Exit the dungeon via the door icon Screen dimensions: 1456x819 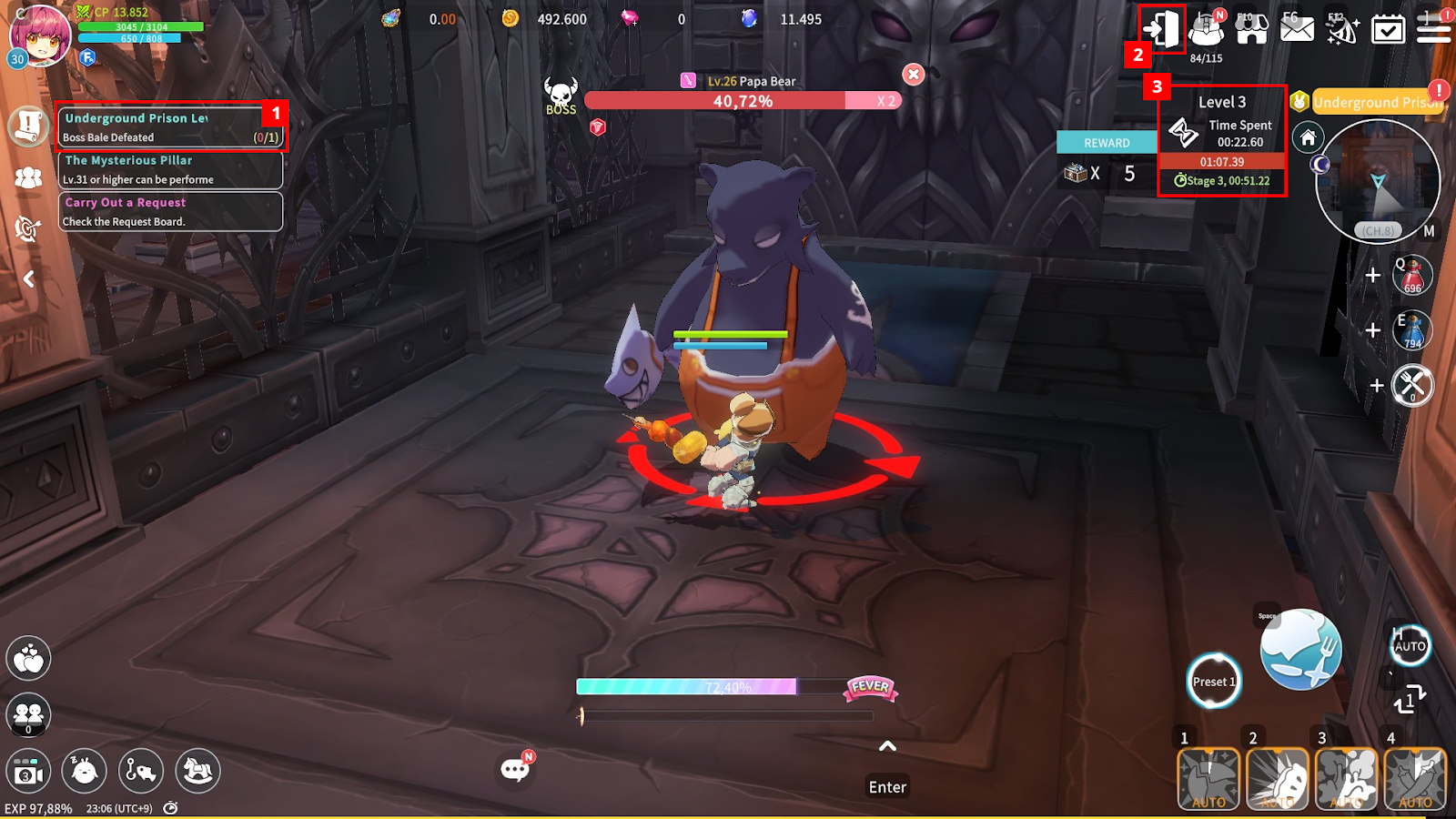point(1162,29)
